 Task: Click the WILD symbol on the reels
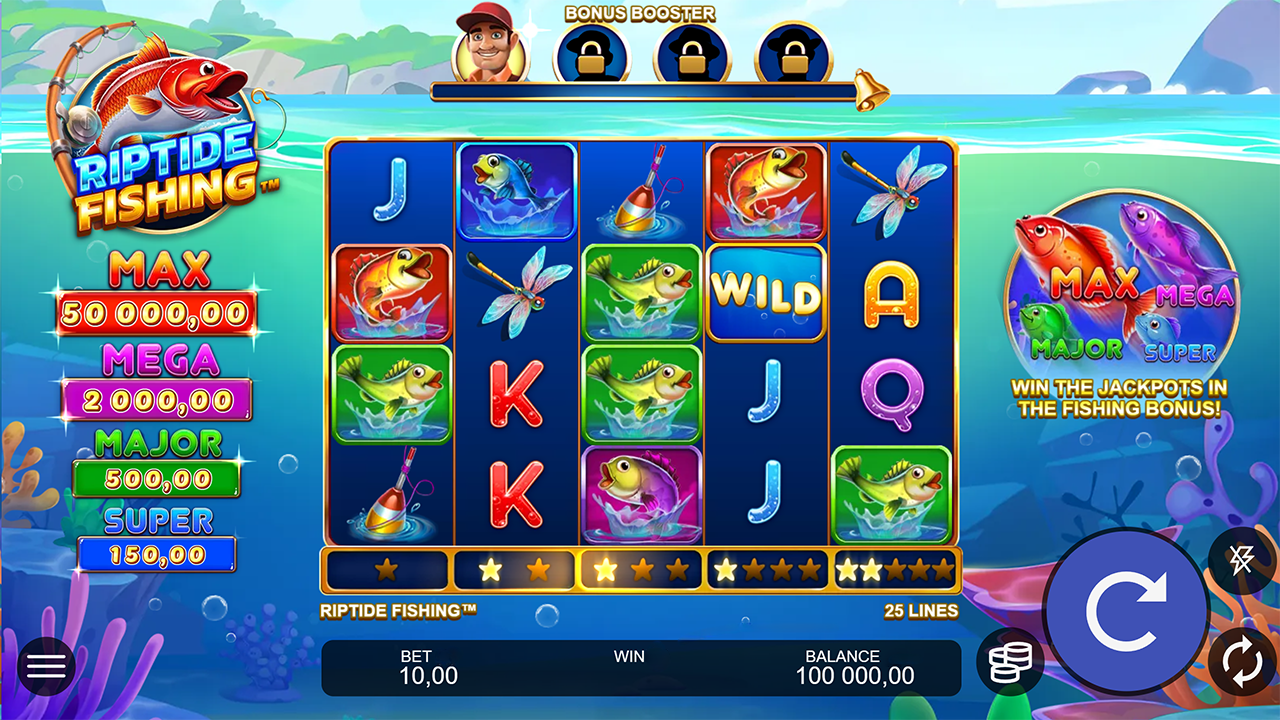pyautogui.click(x=766, y=290)
